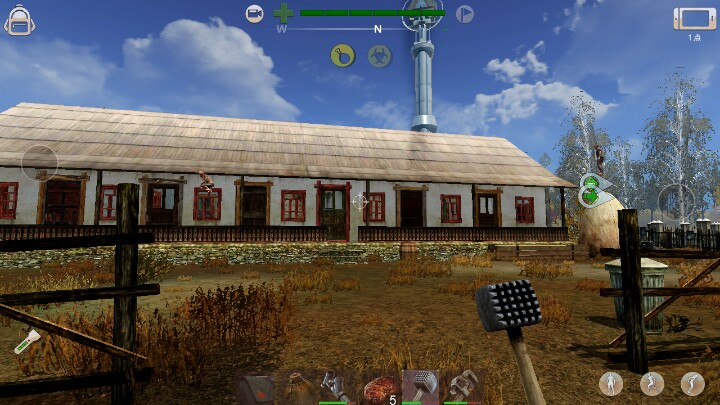This screenshot has height=405, width=720.
Task: Tap the video camera icon
Action: pyautogui.click(x=255, y=13)
